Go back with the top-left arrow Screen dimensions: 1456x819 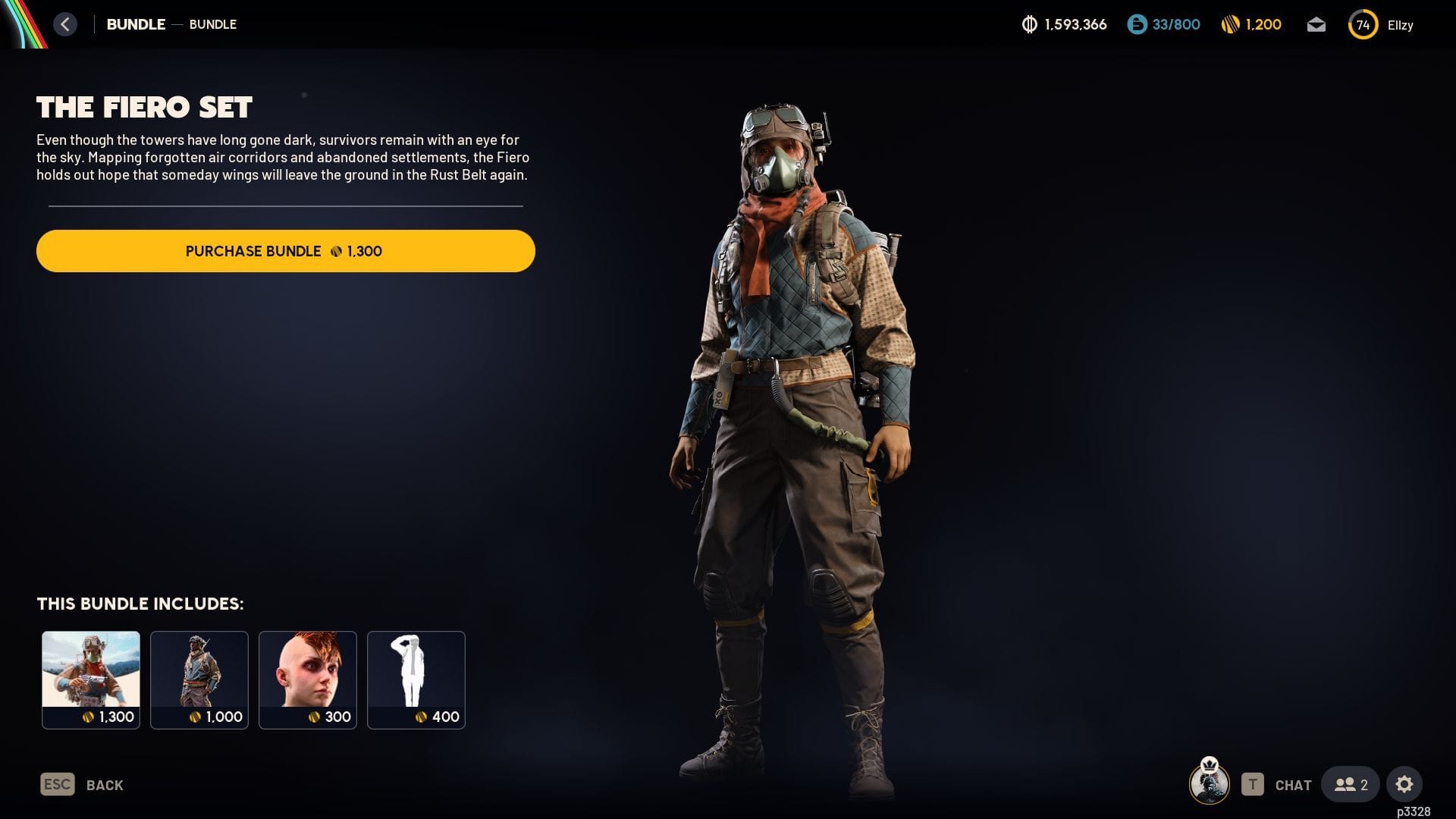tap(65, 24)
